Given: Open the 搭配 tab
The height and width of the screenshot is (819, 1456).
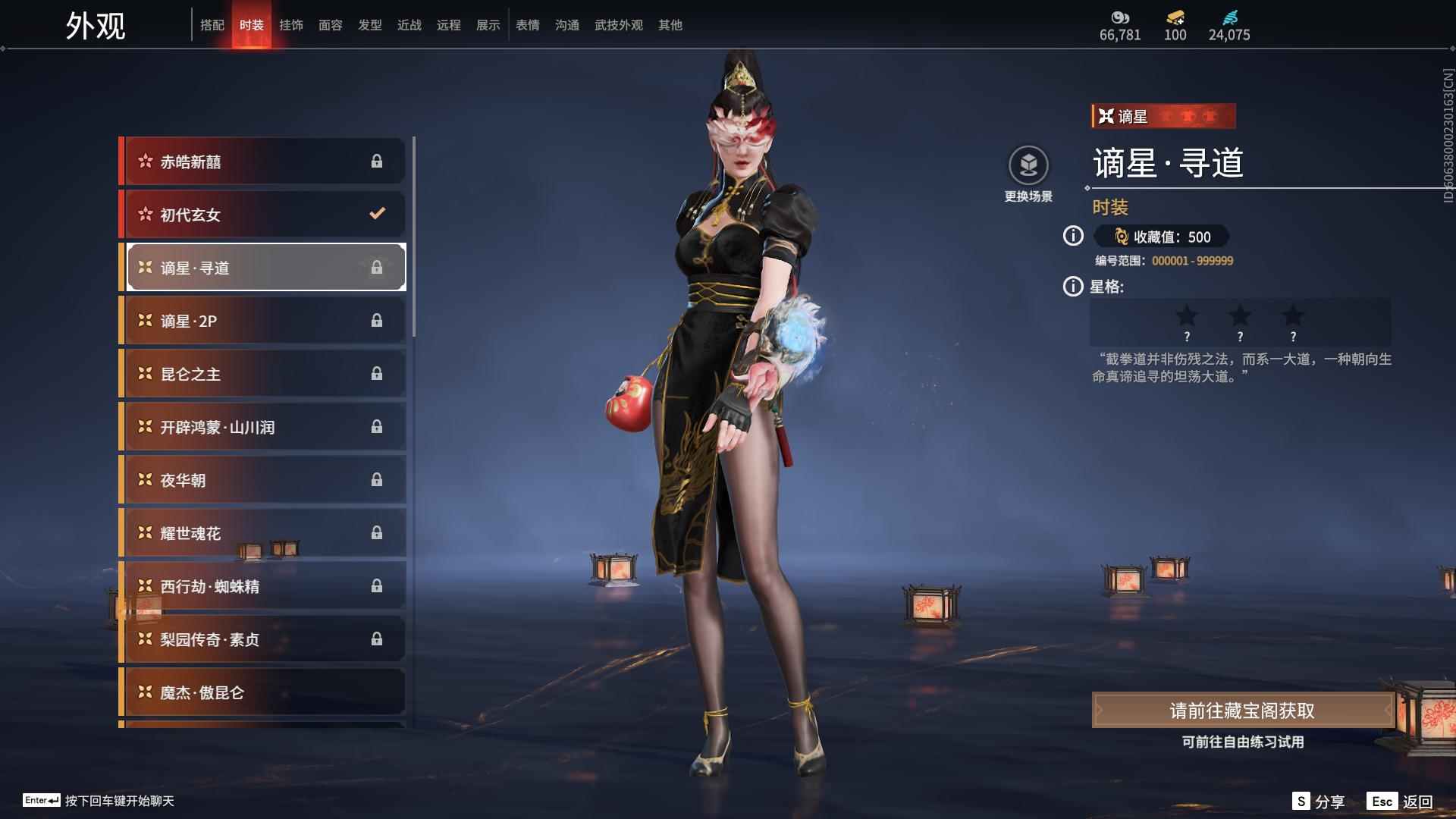Looking at the screenshot, I should click(213, 24).
